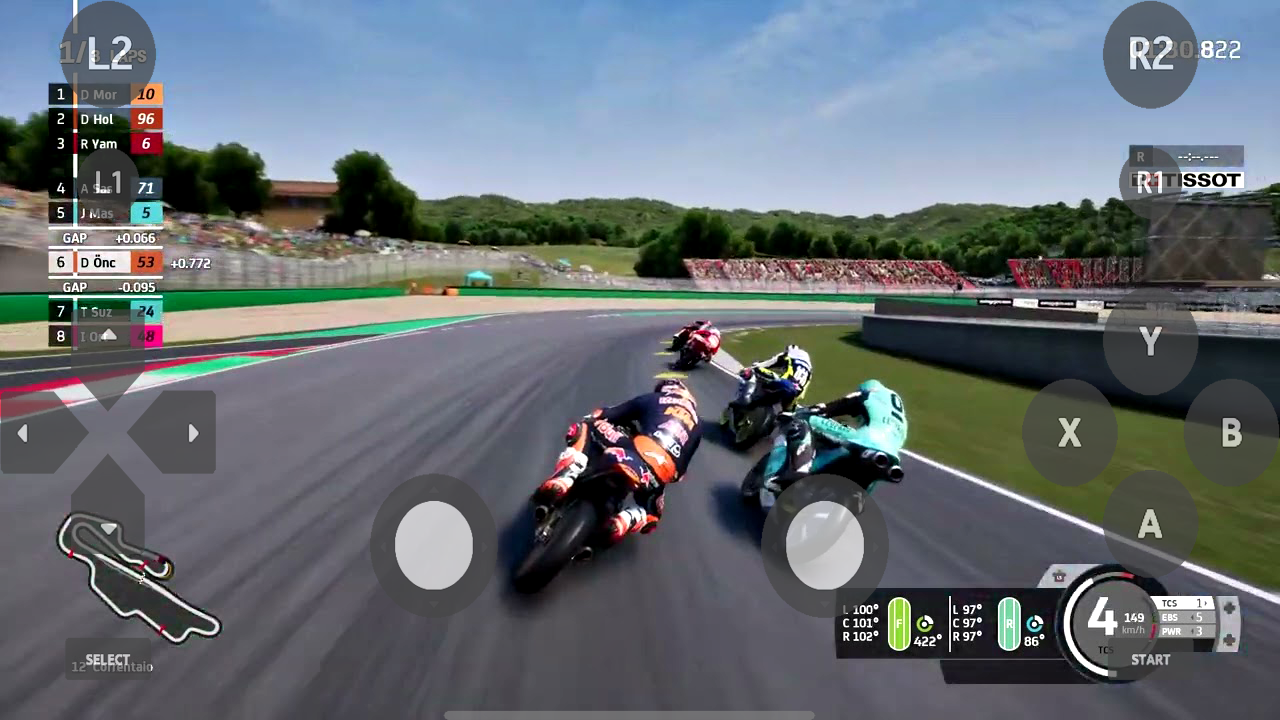Tap the A button on screen
Viewport: 1280px width, 720px height.
tap(1149, 526)
